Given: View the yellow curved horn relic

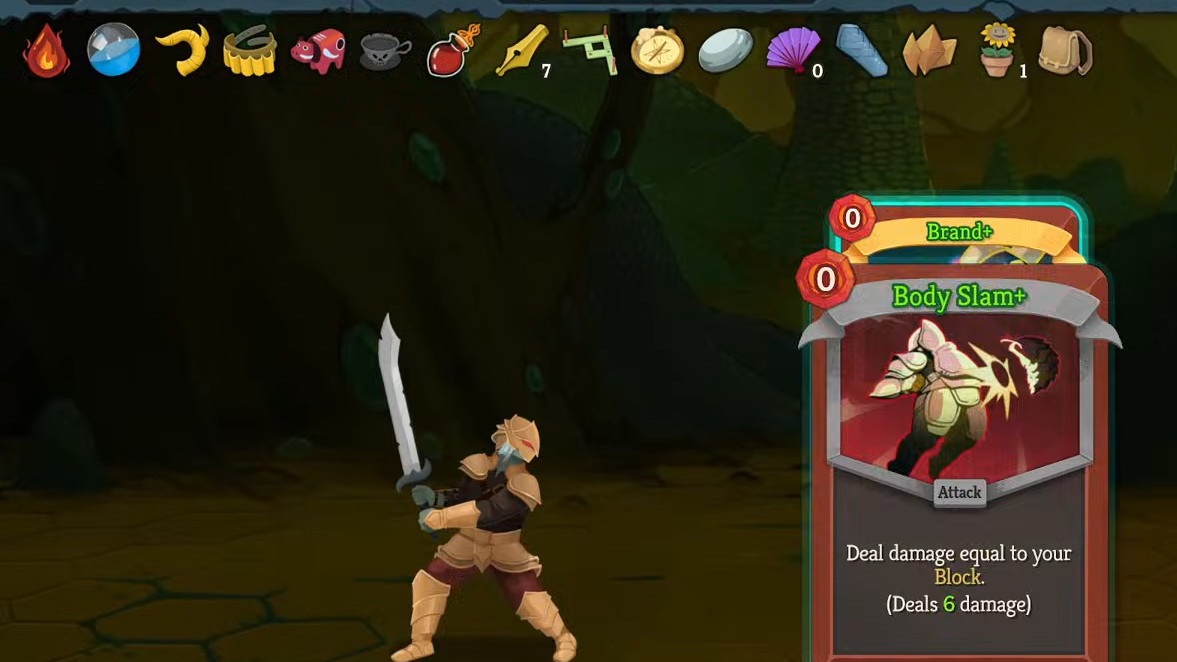Looking at the screenshot, I should pos(182,50).
